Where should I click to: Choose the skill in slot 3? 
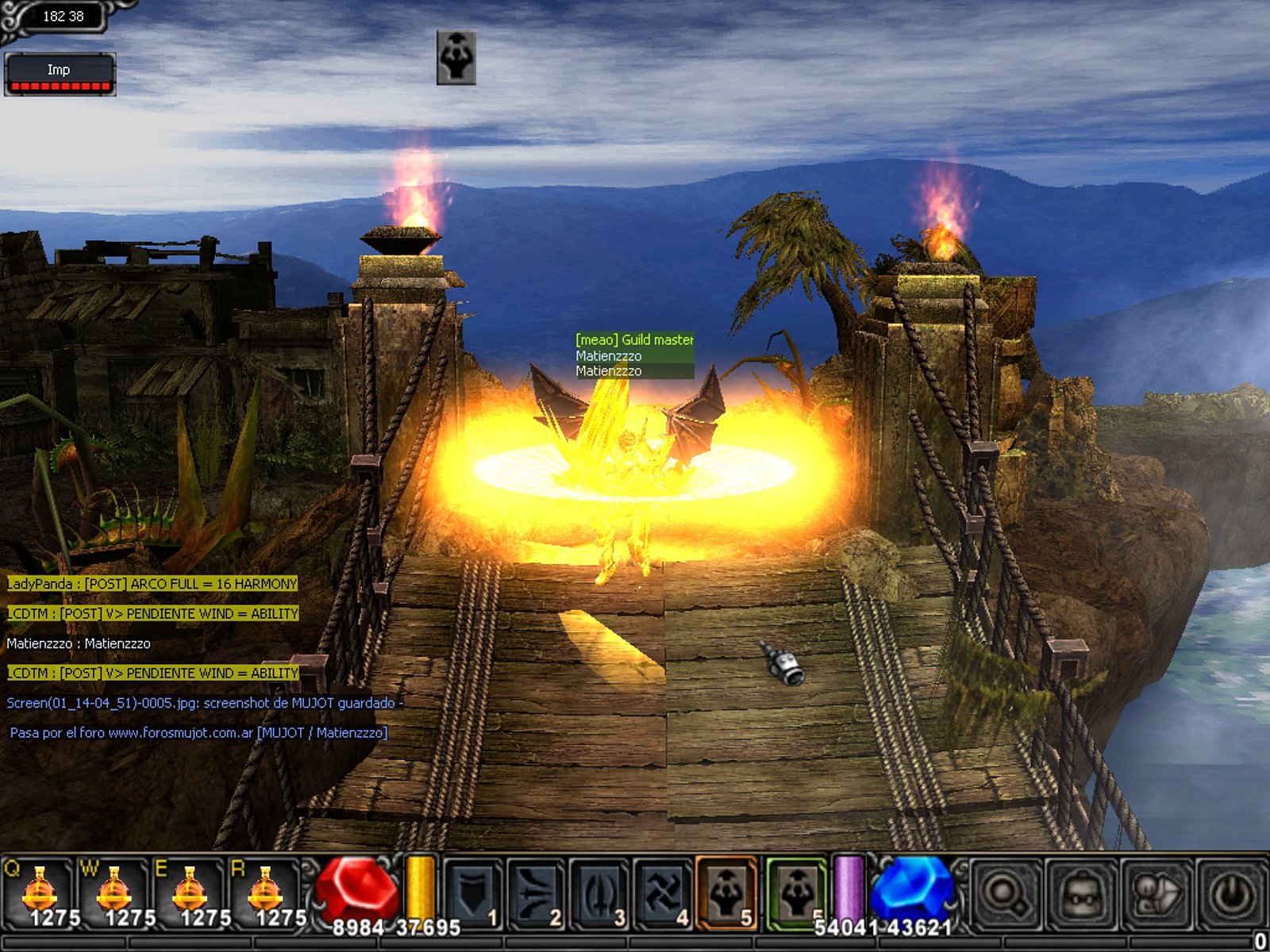point(598,894)
